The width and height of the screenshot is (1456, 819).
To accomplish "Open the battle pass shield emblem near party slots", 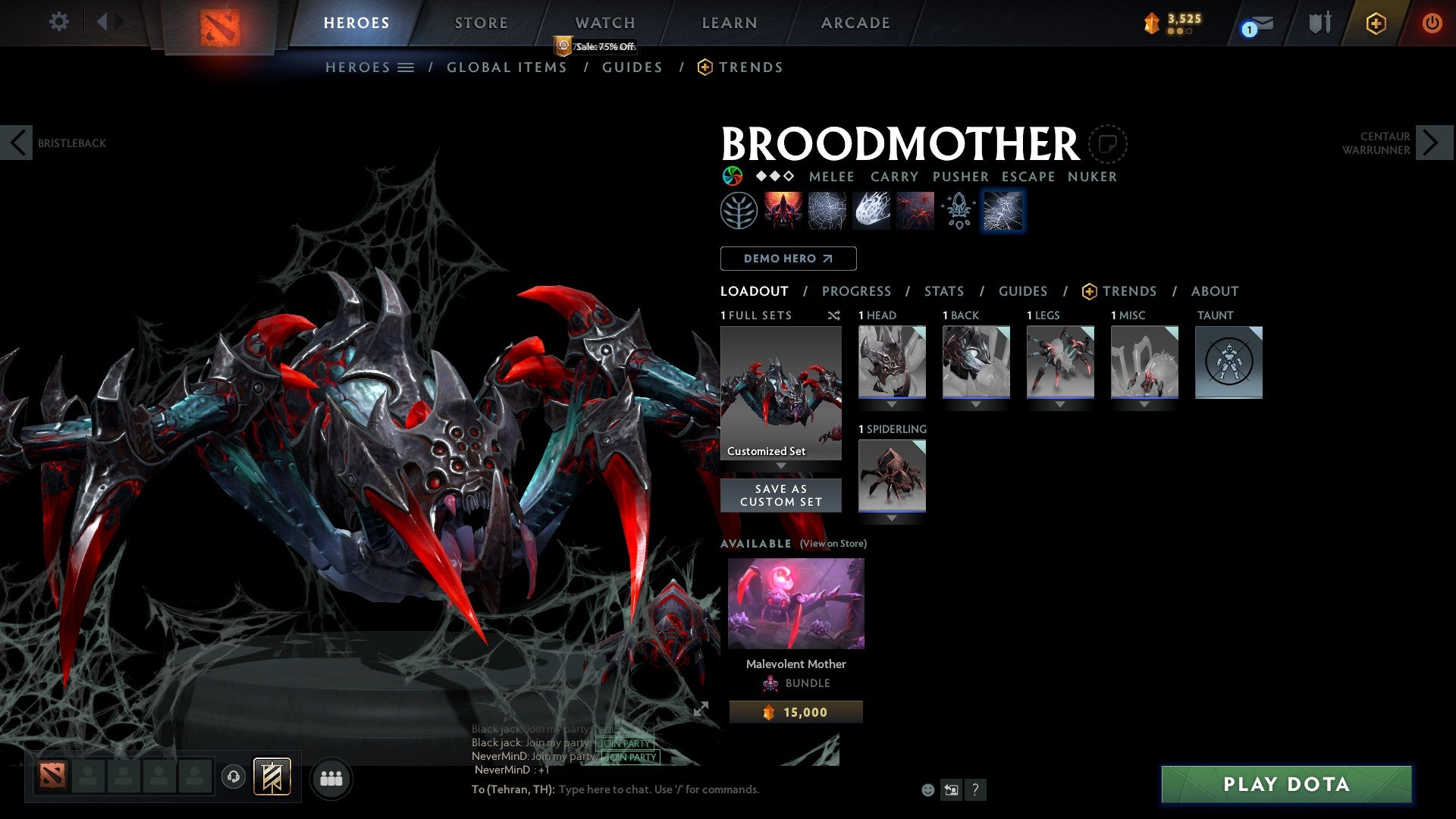I will (x=272, y=778).
